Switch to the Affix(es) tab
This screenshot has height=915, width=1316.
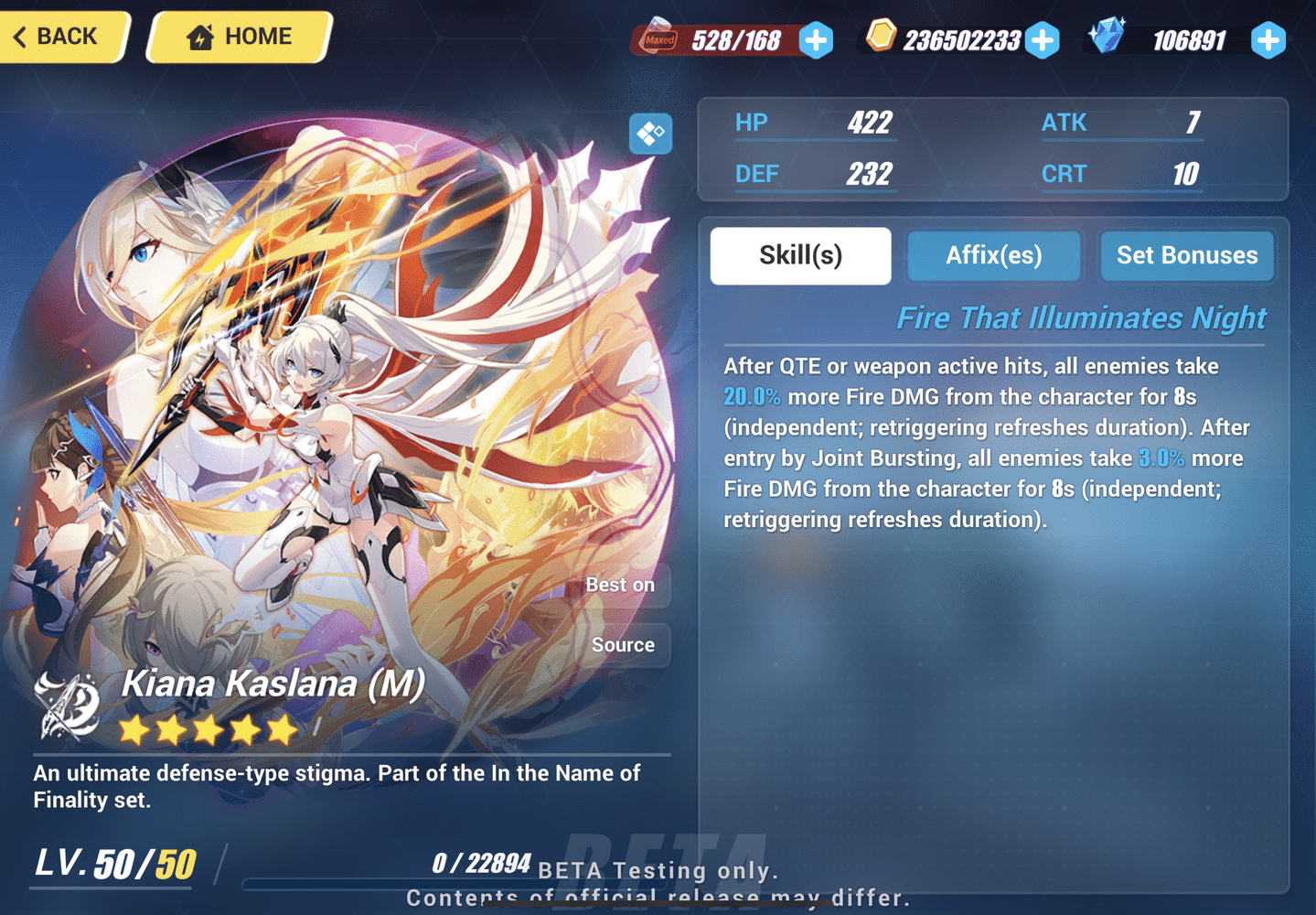(x=993, y=255)
